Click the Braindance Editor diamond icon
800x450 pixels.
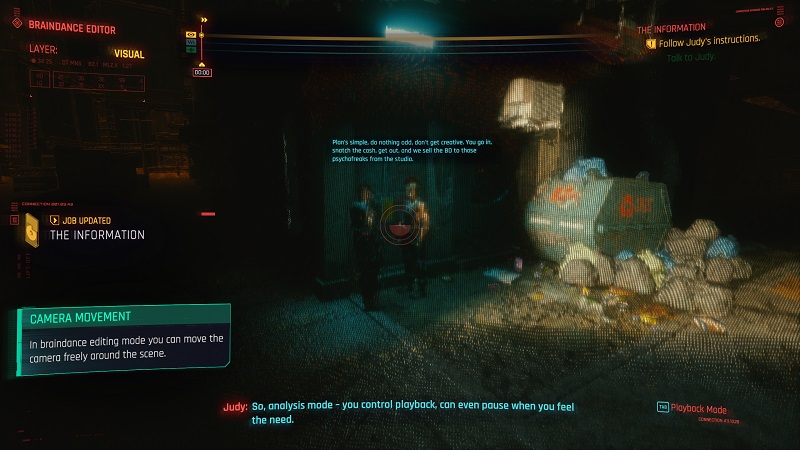(x=17, y=28)
